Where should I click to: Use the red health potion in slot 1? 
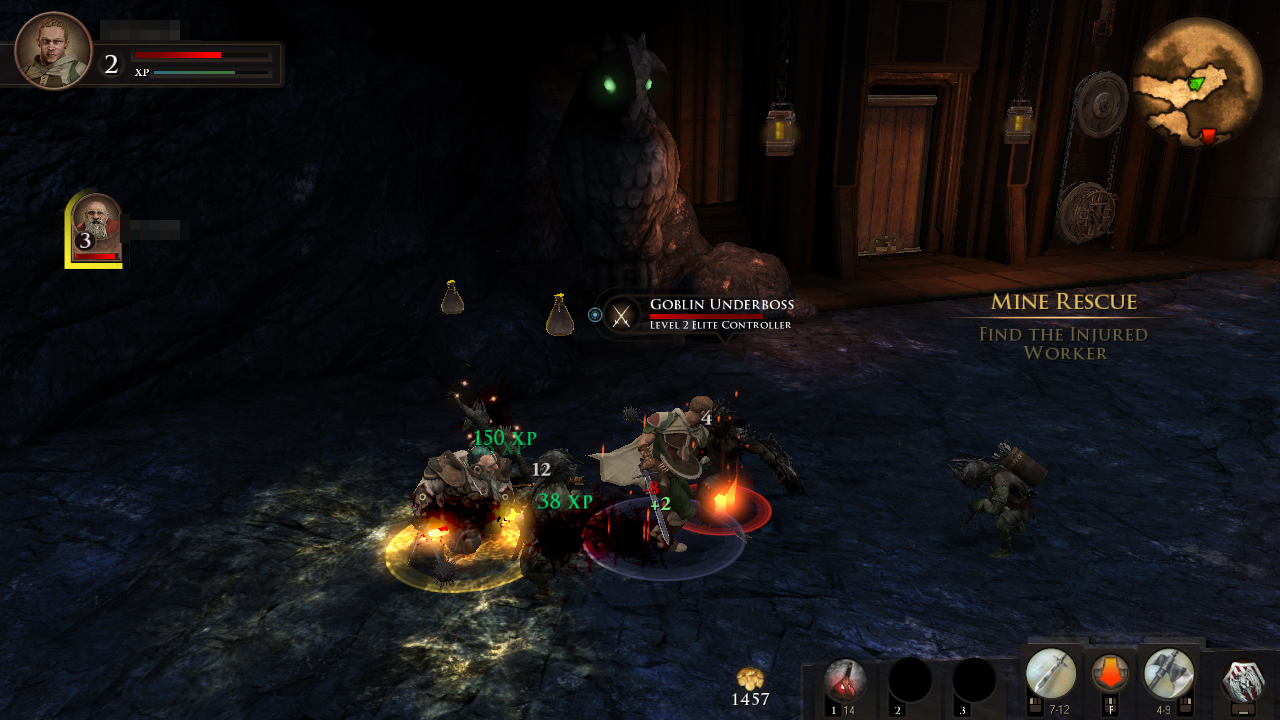tap(846, 681)
